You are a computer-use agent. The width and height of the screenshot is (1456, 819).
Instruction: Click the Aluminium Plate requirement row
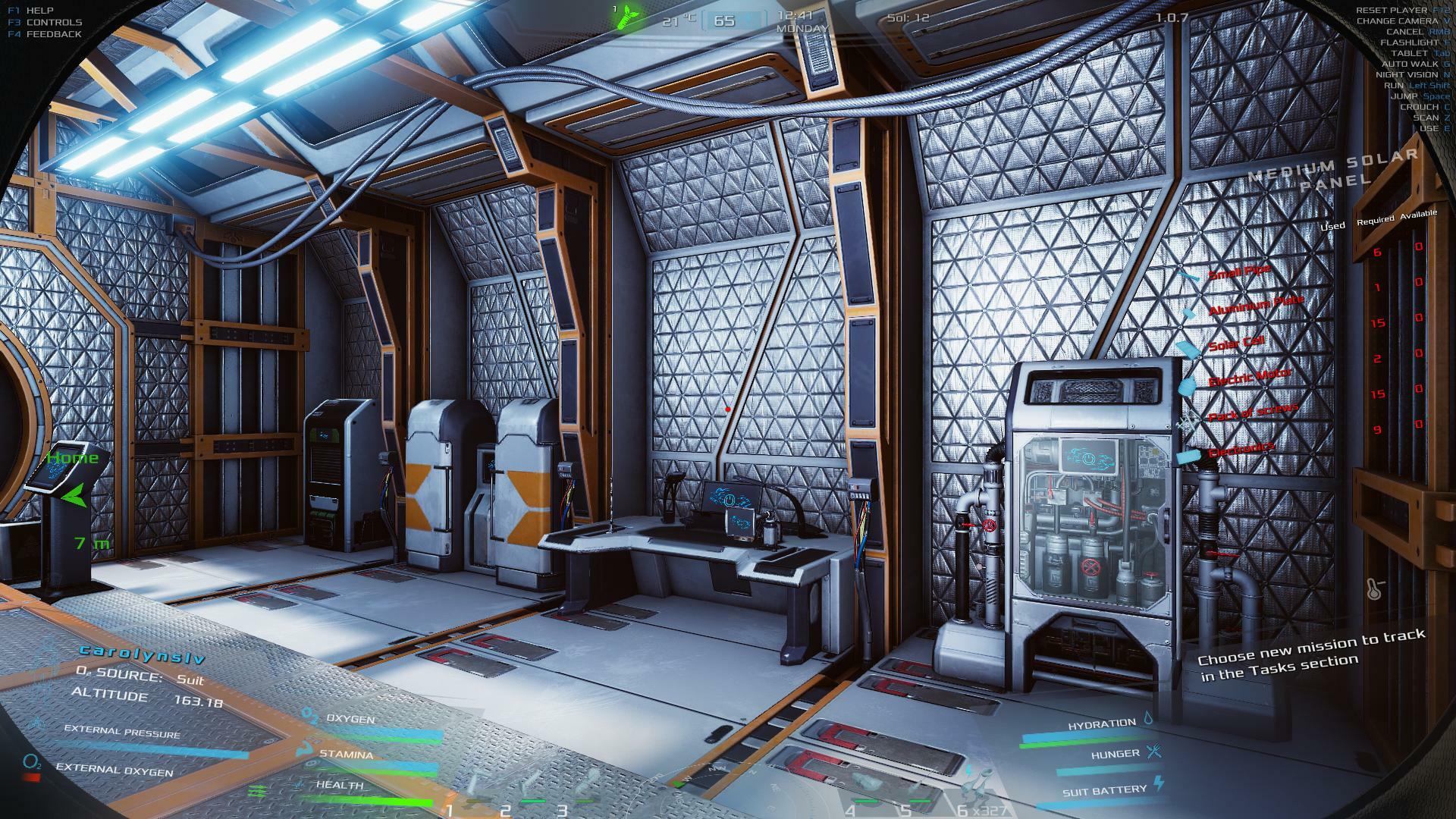pyautogui.click(x=1255, y=306)
